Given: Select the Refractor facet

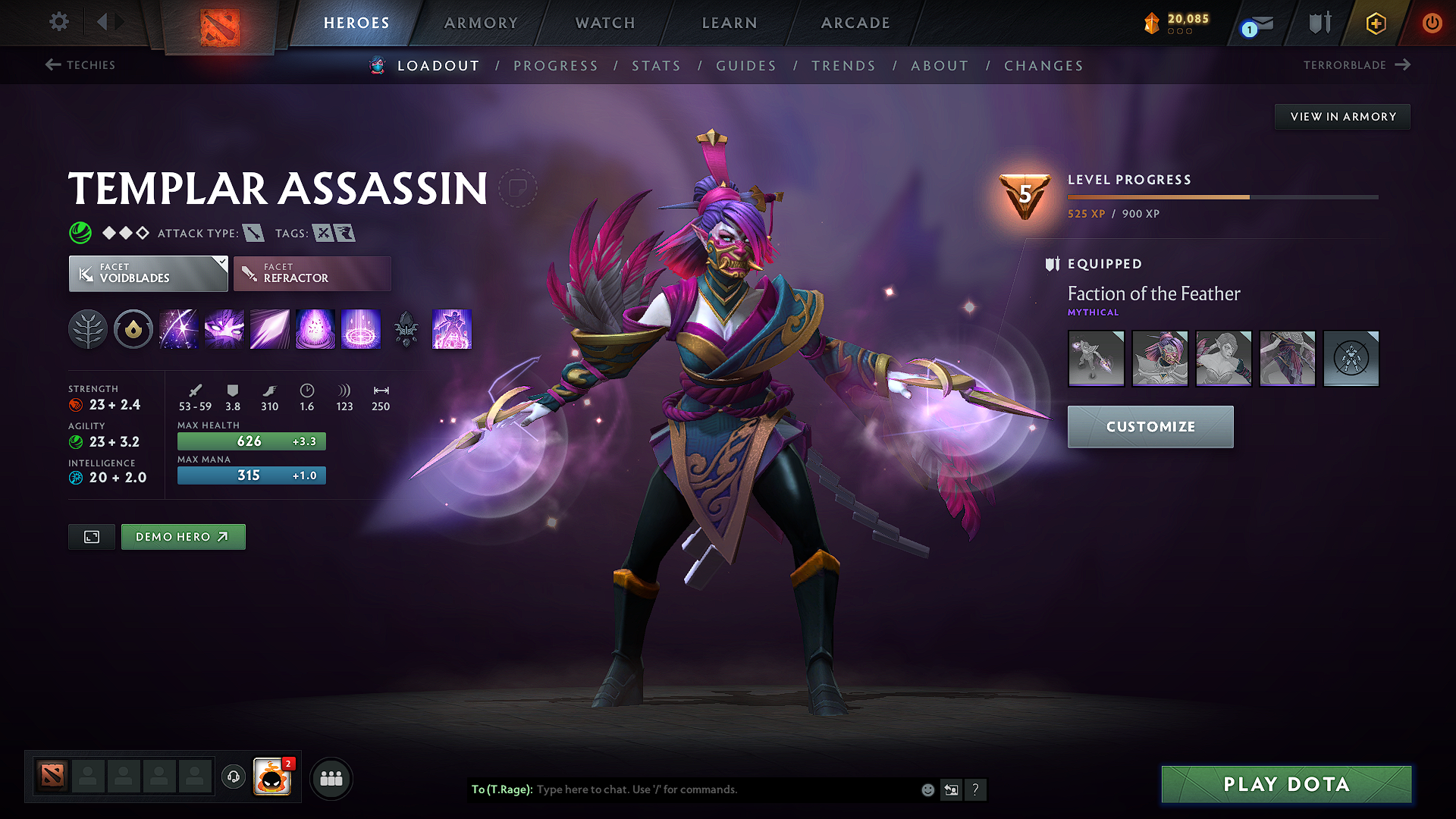Looking at the screenshot, I should pos(312,274).
